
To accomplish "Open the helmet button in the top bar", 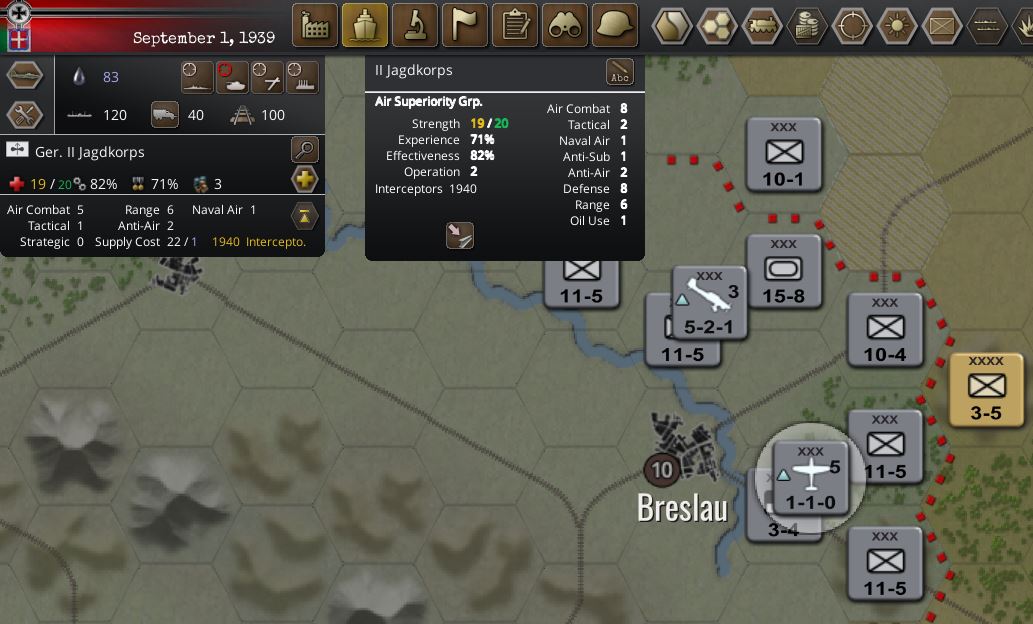I will [x=615, y=25].
